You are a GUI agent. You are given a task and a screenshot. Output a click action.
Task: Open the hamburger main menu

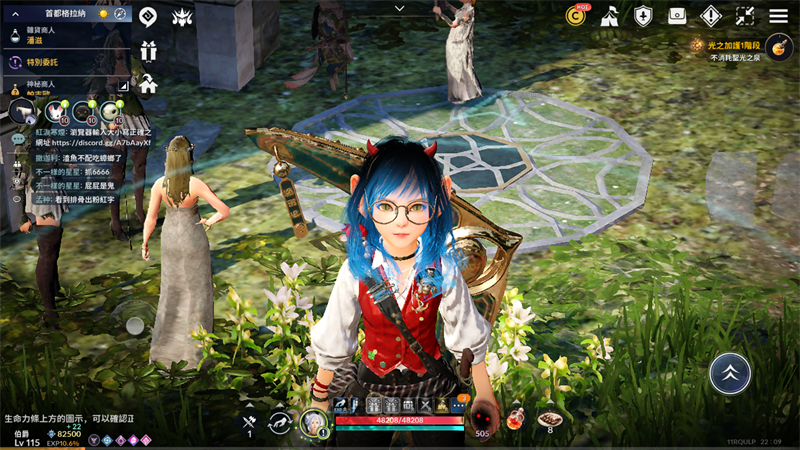coord(778,16)
